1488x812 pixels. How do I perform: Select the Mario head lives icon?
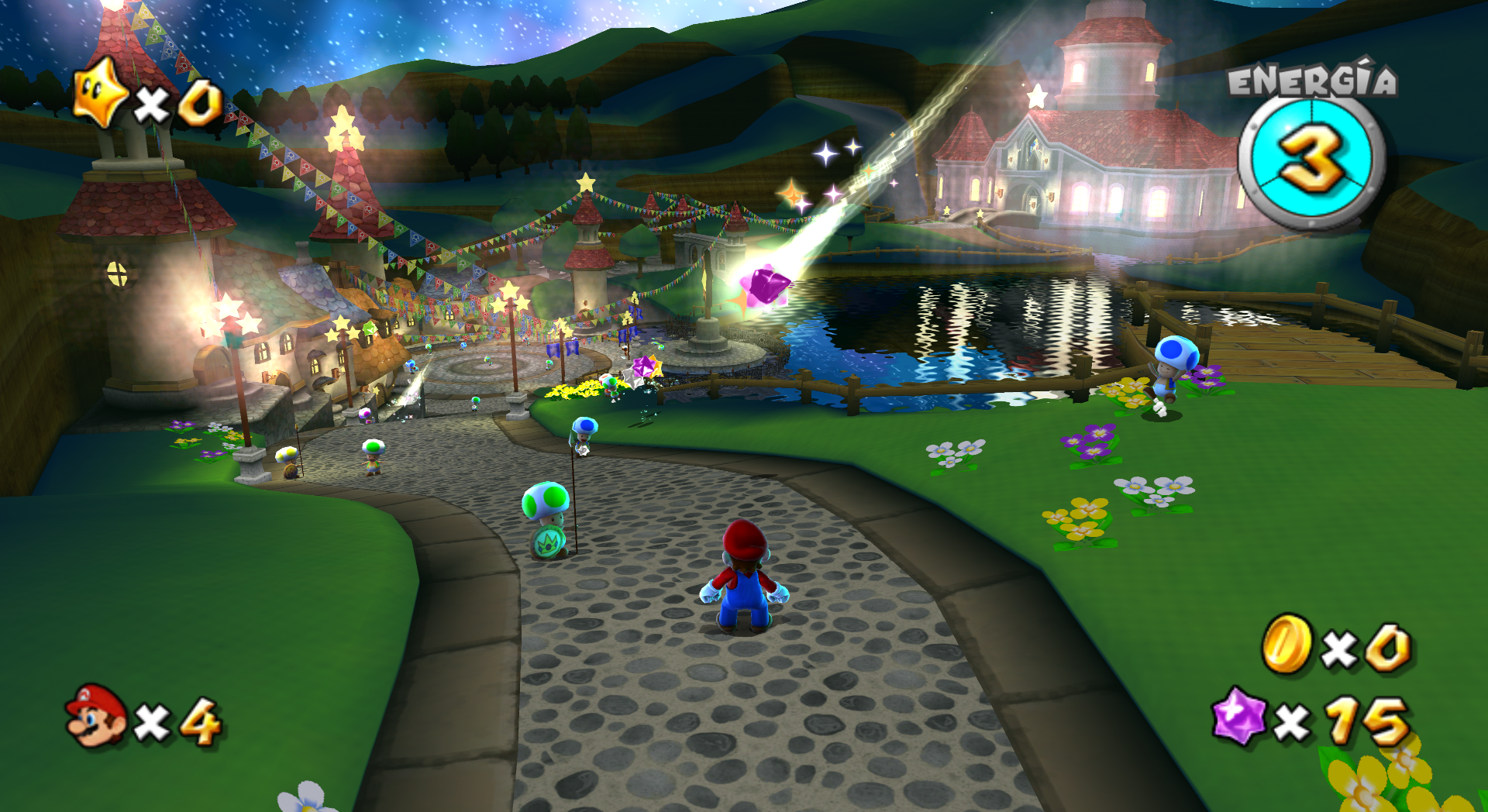point(97,716)
